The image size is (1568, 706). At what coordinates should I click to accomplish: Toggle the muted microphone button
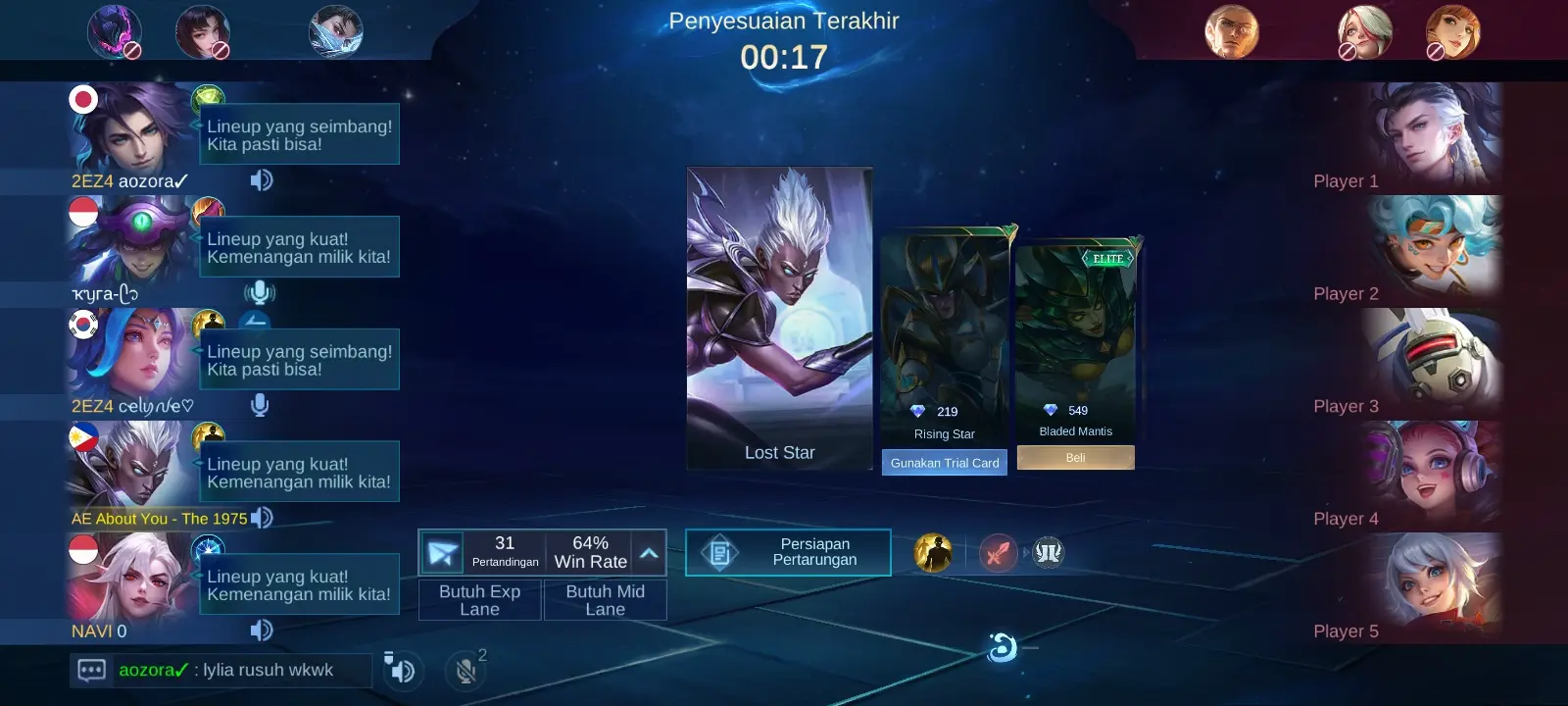click(465, 670)
